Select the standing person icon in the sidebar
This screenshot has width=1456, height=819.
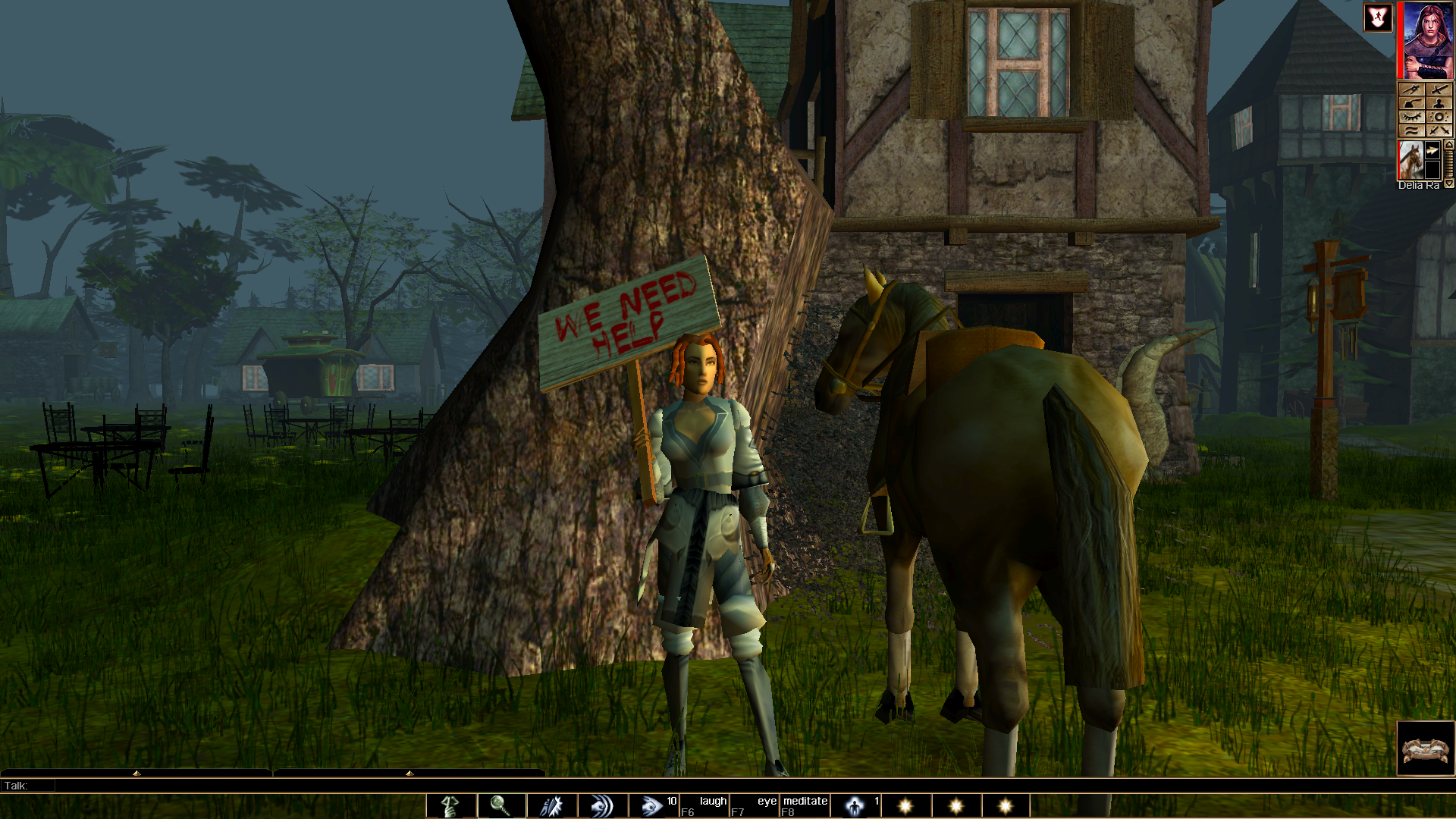coord(1439,102)
